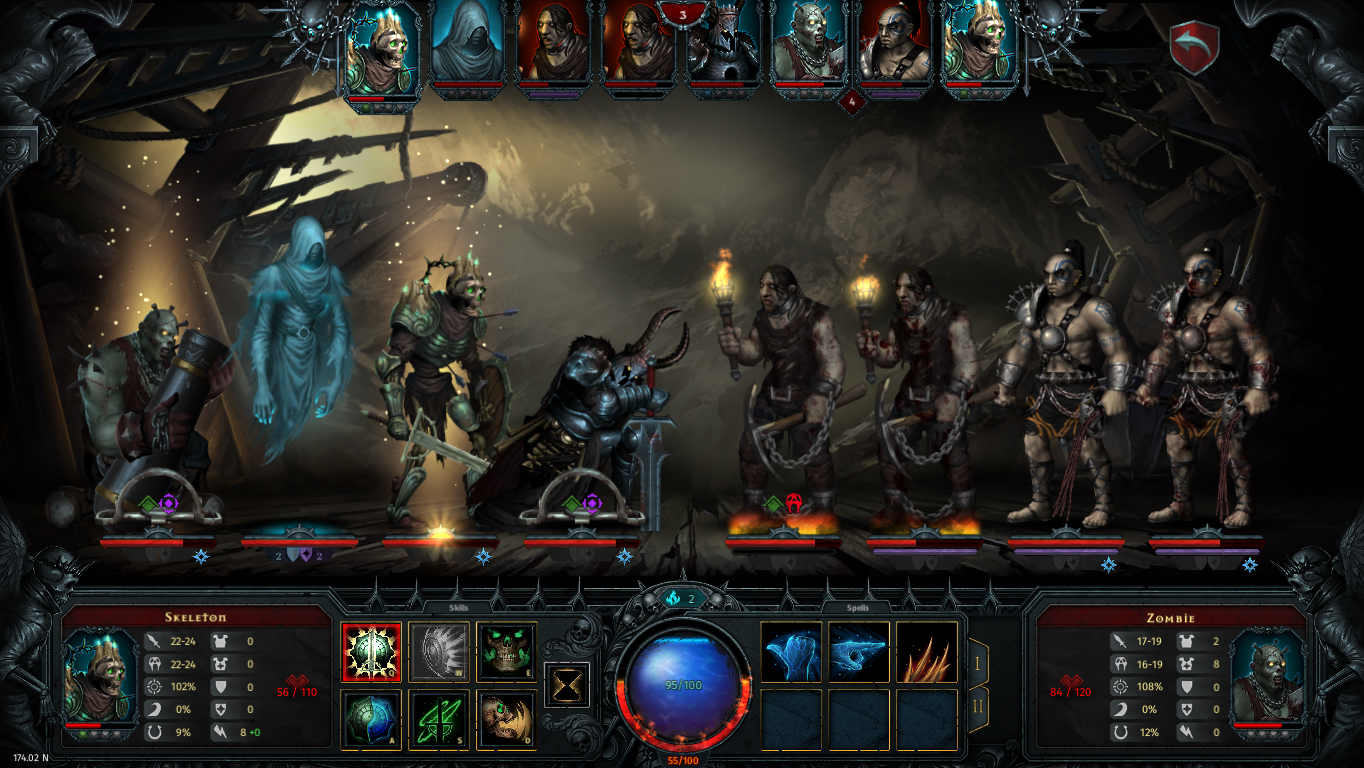Activate the green glowing skull skill

pos(506,652)
